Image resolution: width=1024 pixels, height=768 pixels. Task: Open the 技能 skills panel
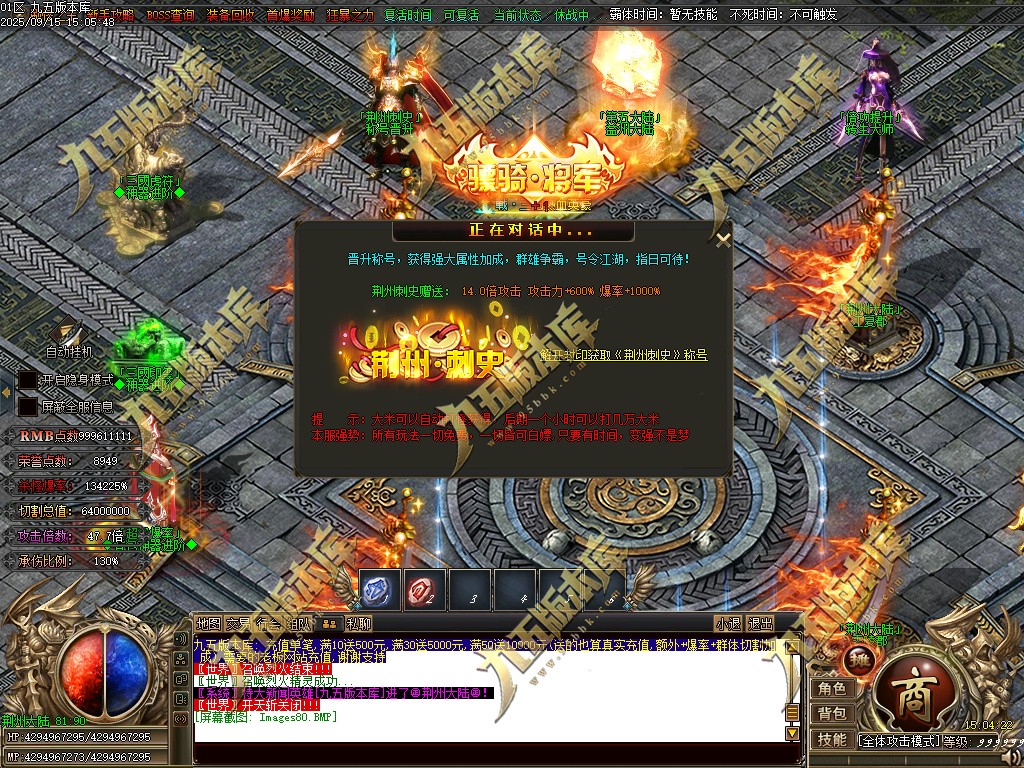832,740
